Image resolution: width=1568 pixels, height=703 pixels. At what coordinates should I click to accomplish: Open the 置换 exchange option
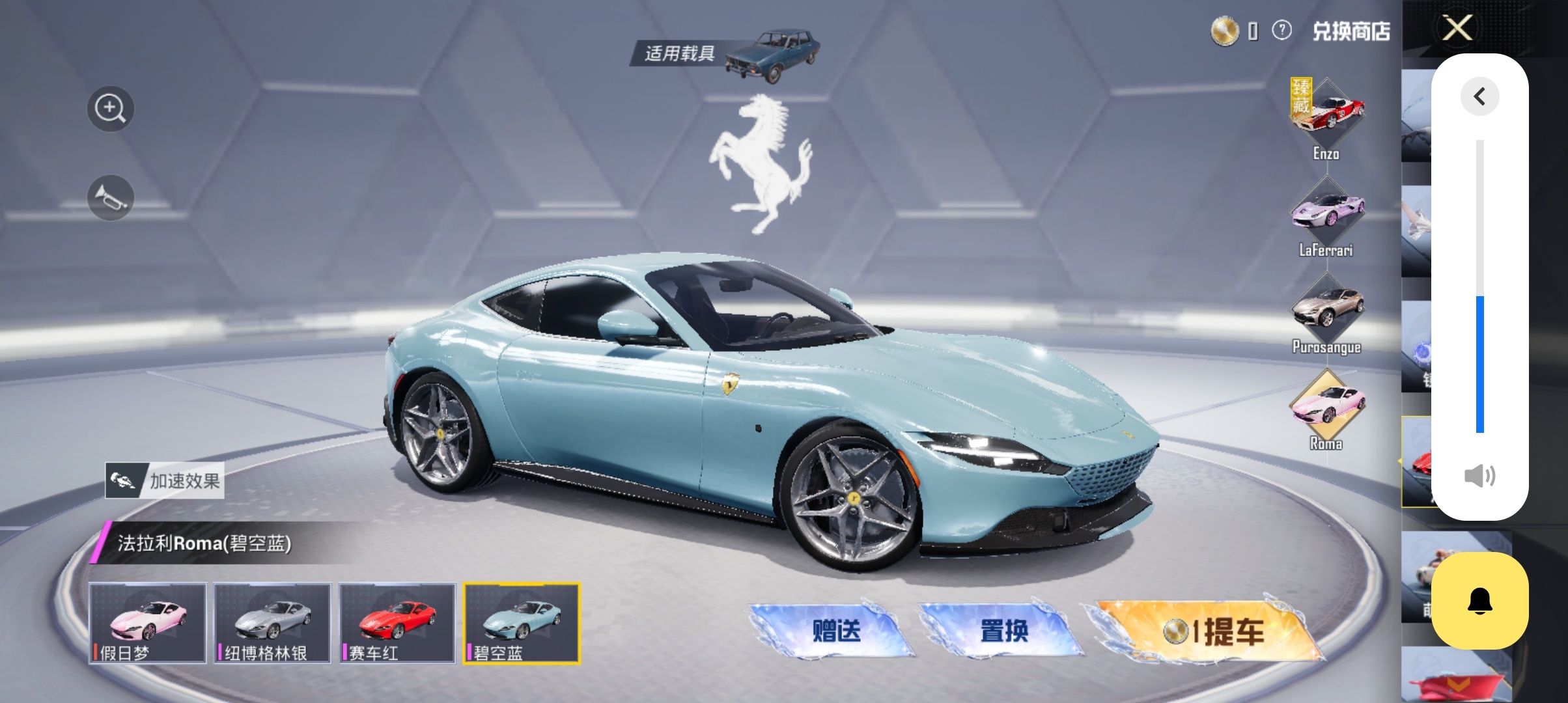coord(1003,630)
